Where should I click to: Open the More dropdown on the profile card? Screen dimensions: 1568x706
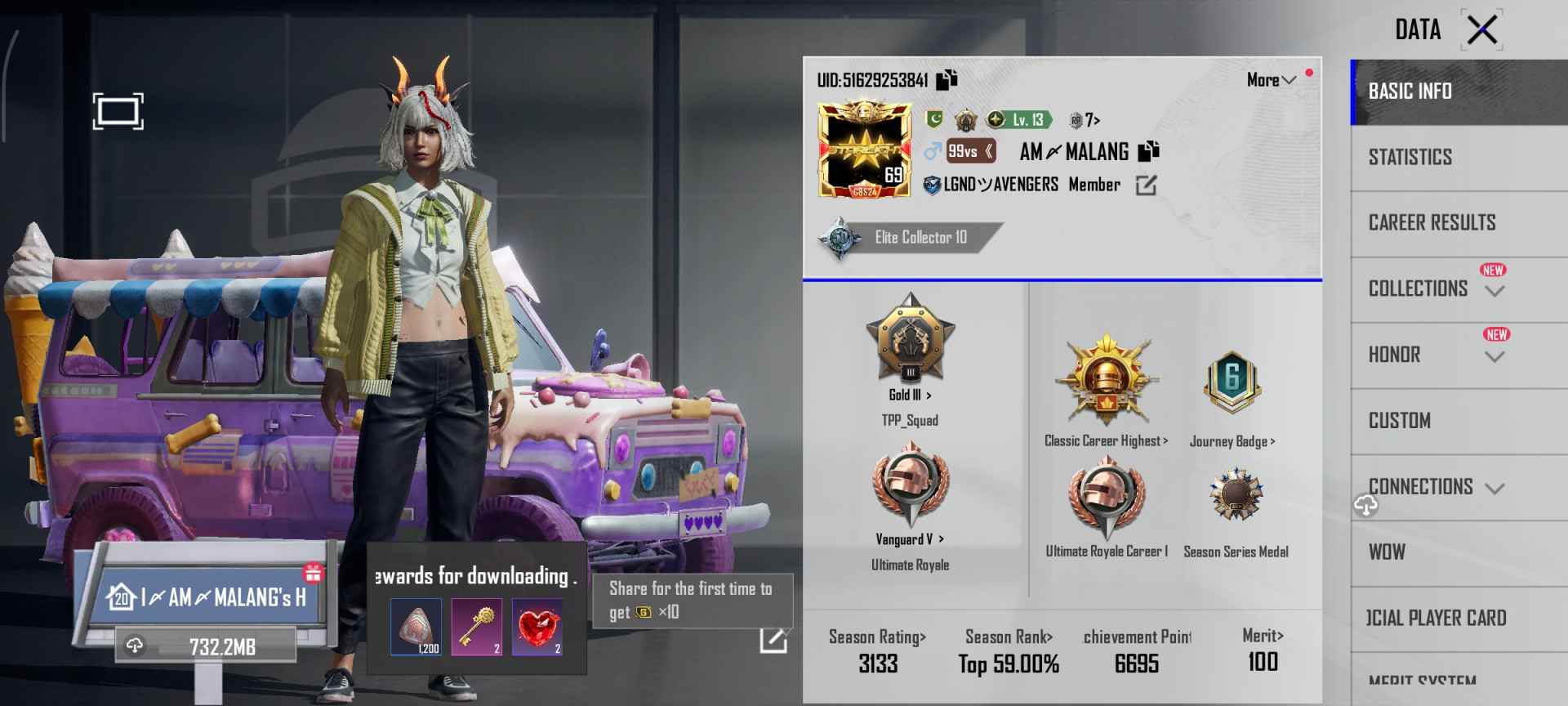click(x=1271, y=79)
